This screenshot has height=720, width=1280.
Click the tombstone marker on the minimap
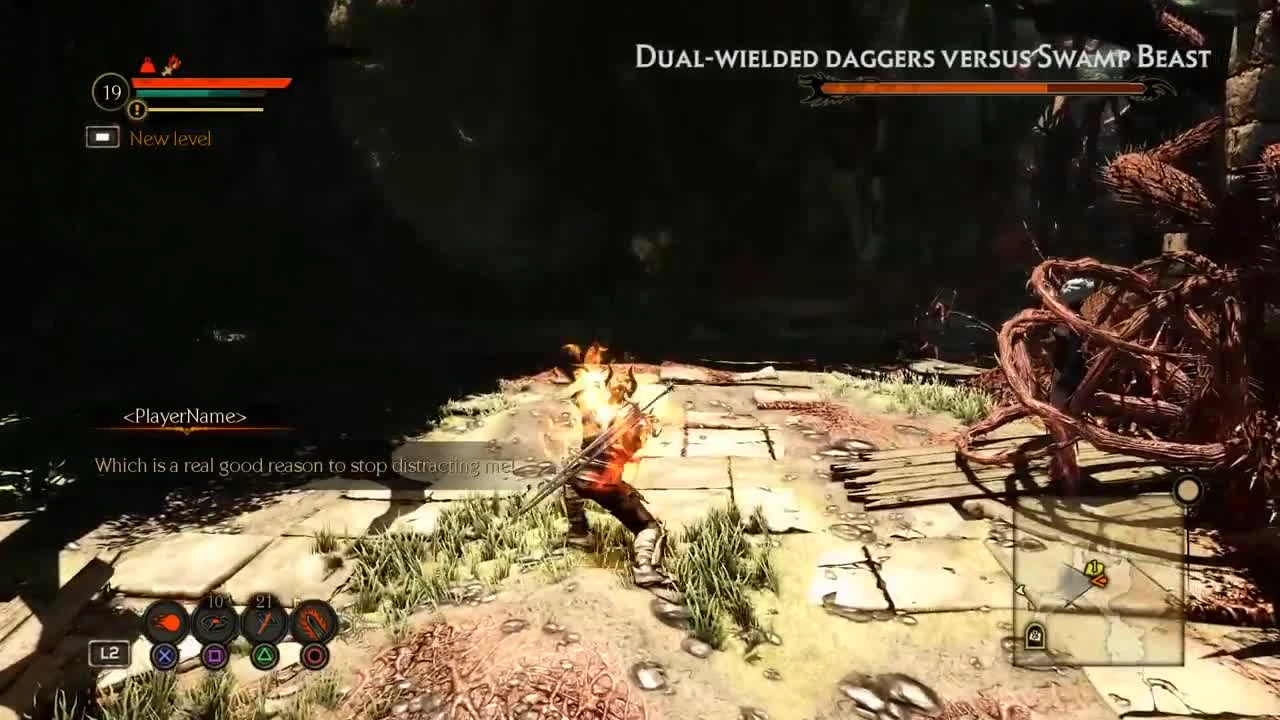point(1034,634)
